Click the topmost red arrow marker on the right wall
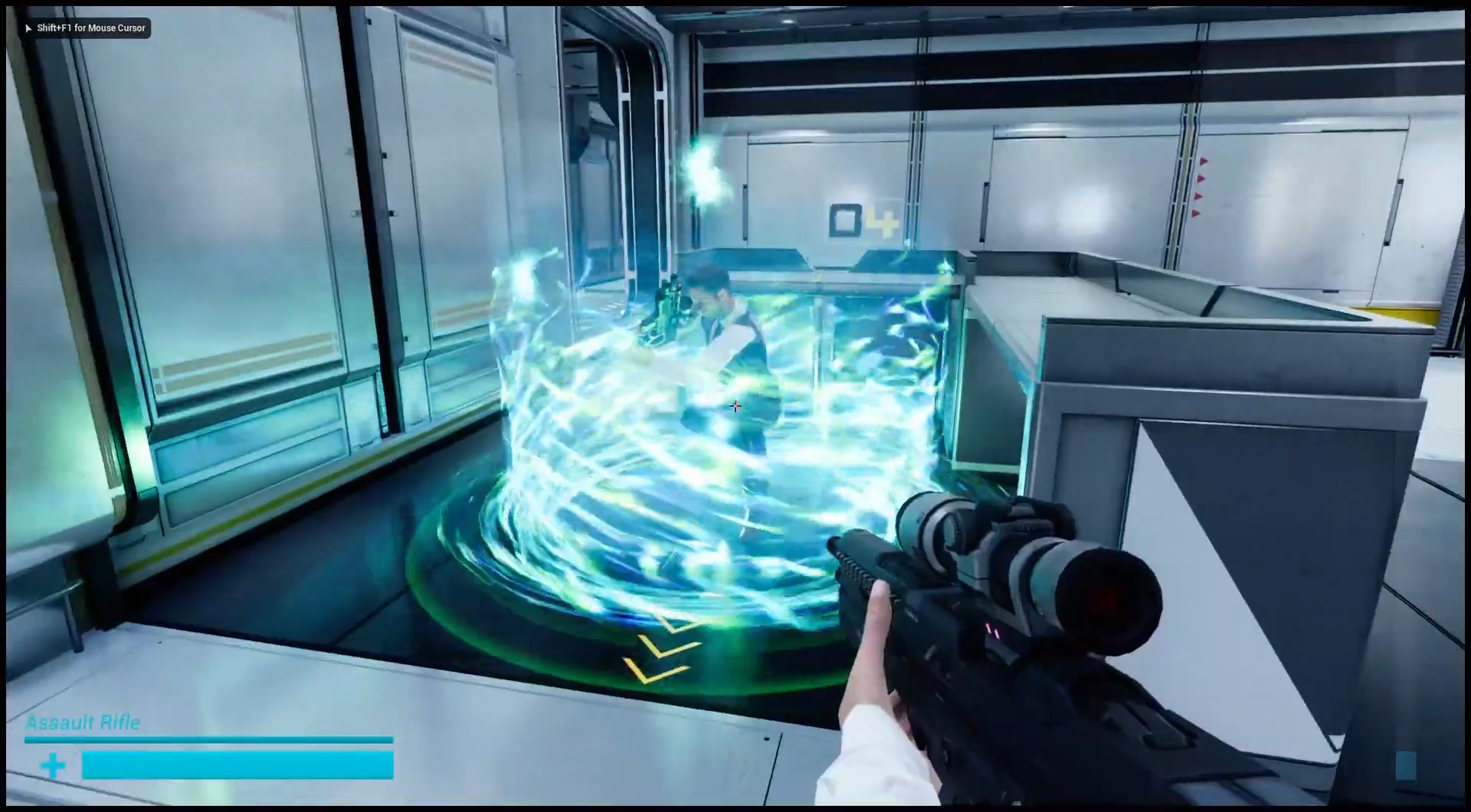This screenshot has width=1471, height=812. pyautogui.click(x=1202, y=162)
